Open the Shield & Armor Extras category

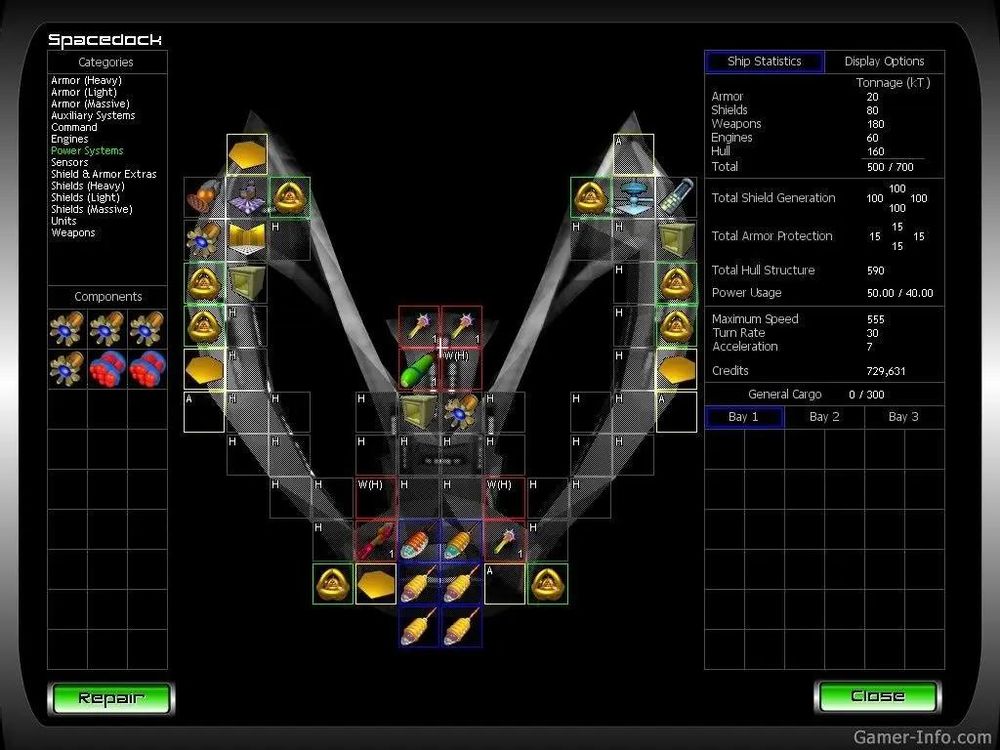click(104, 174)
